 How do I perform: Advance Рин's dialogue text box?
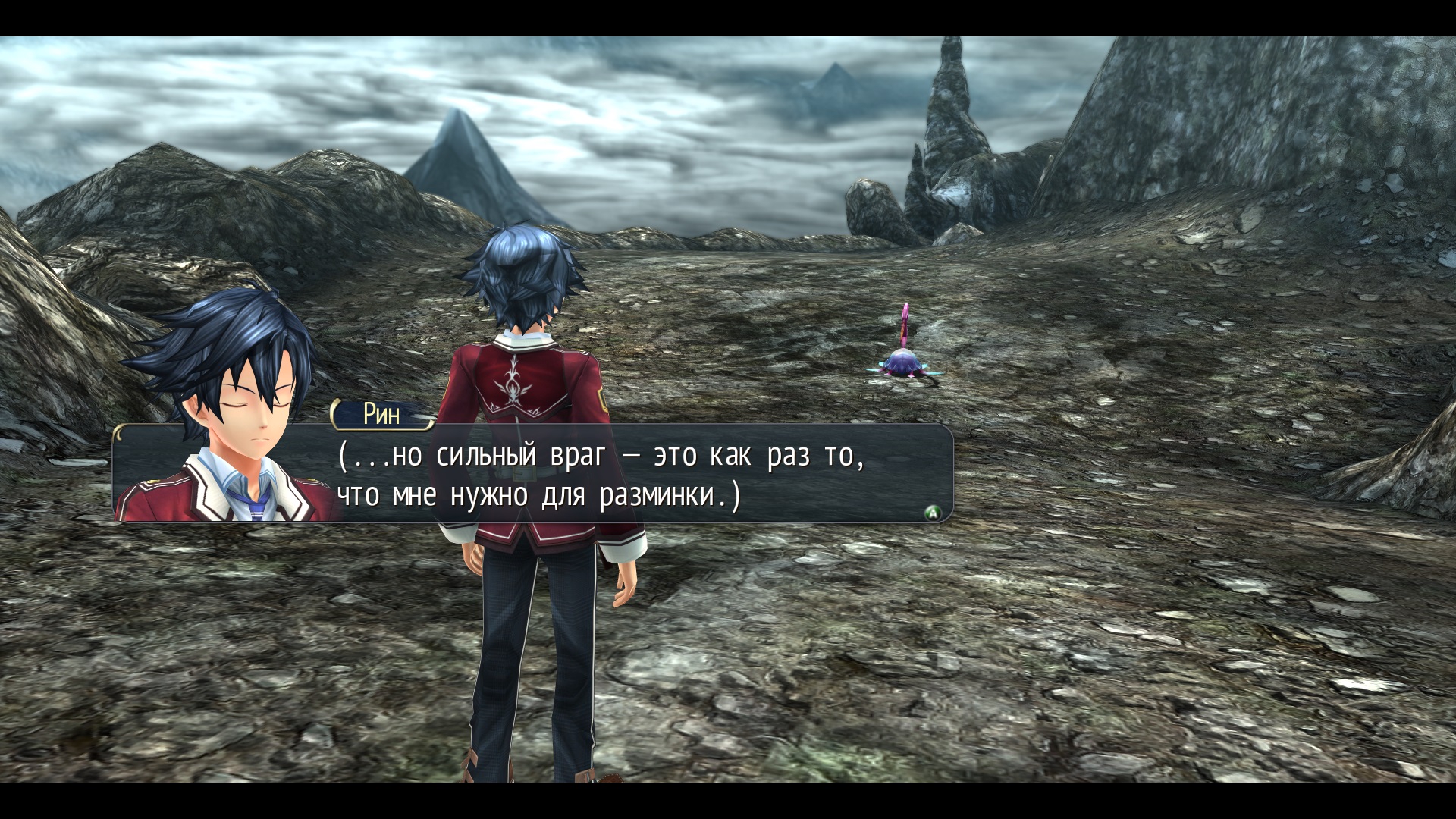(933, 513)
